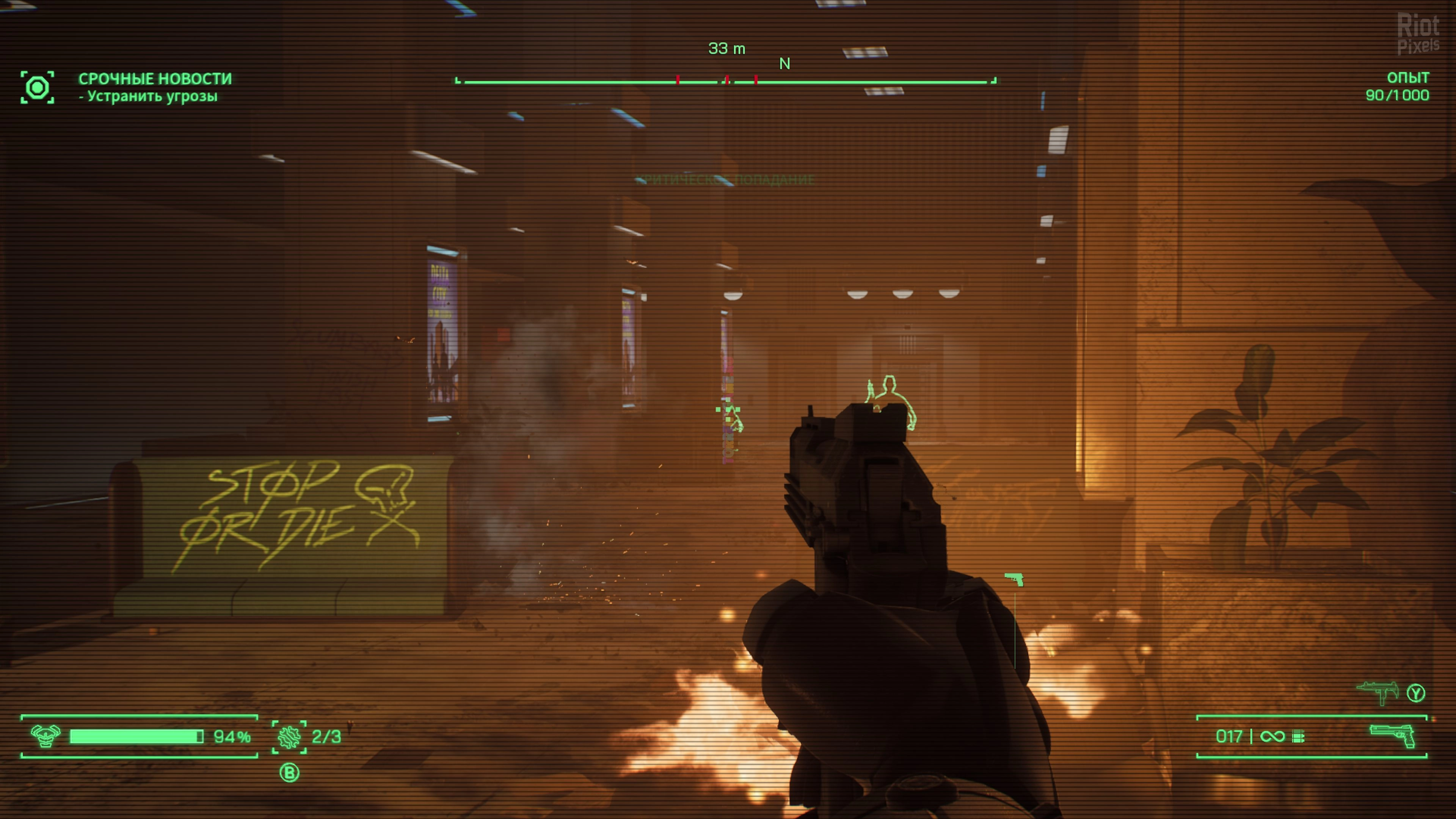The width and height of the screenshot is (1456, 819).
Task: Select the Срочные новости quest title
Action: point(155,78)
